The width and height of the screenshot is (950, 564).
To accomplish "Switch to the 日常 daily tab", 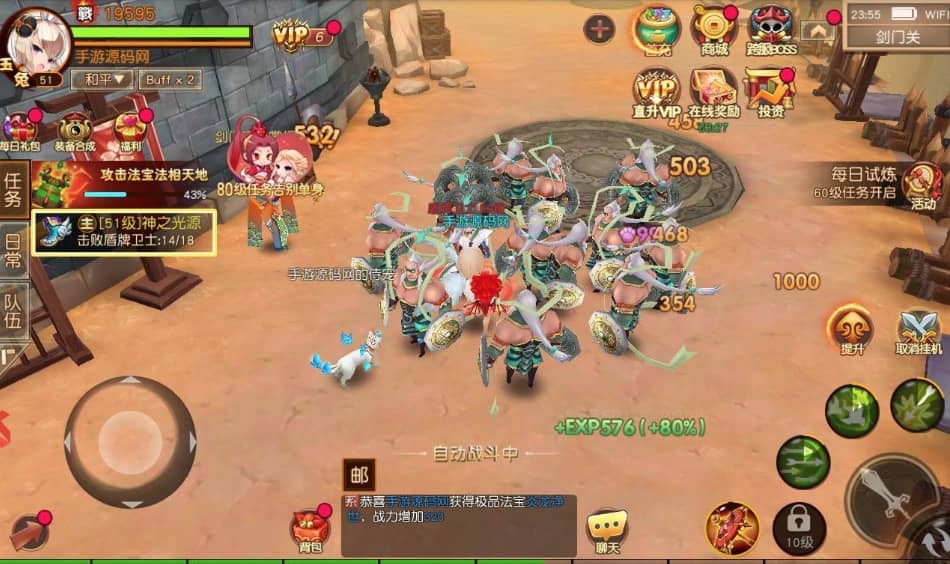I will [x=13, y=244].
